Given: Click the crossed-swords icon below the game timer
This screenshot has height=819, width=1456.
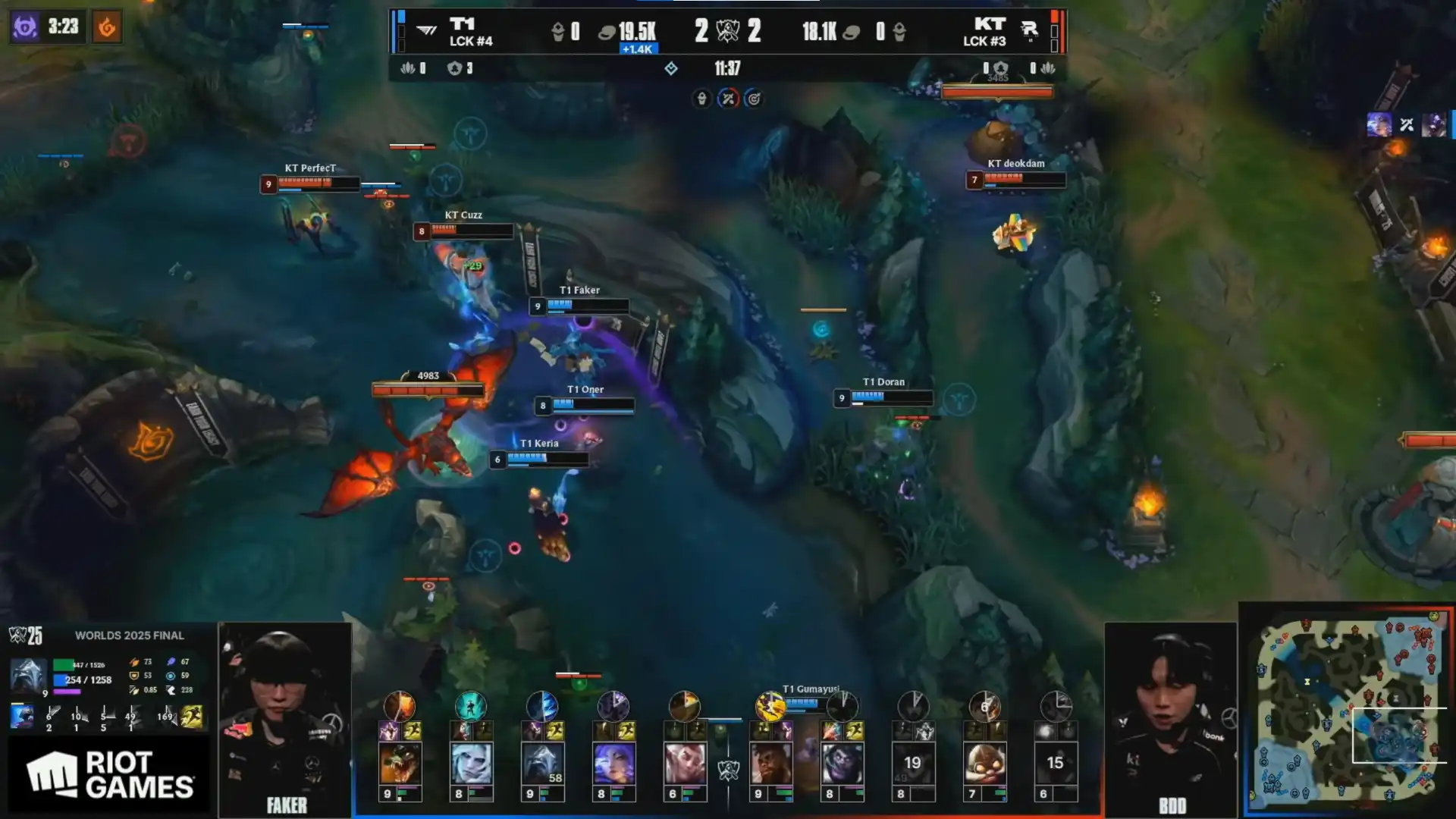Looking at the screenshot, I should pos(728,99).
